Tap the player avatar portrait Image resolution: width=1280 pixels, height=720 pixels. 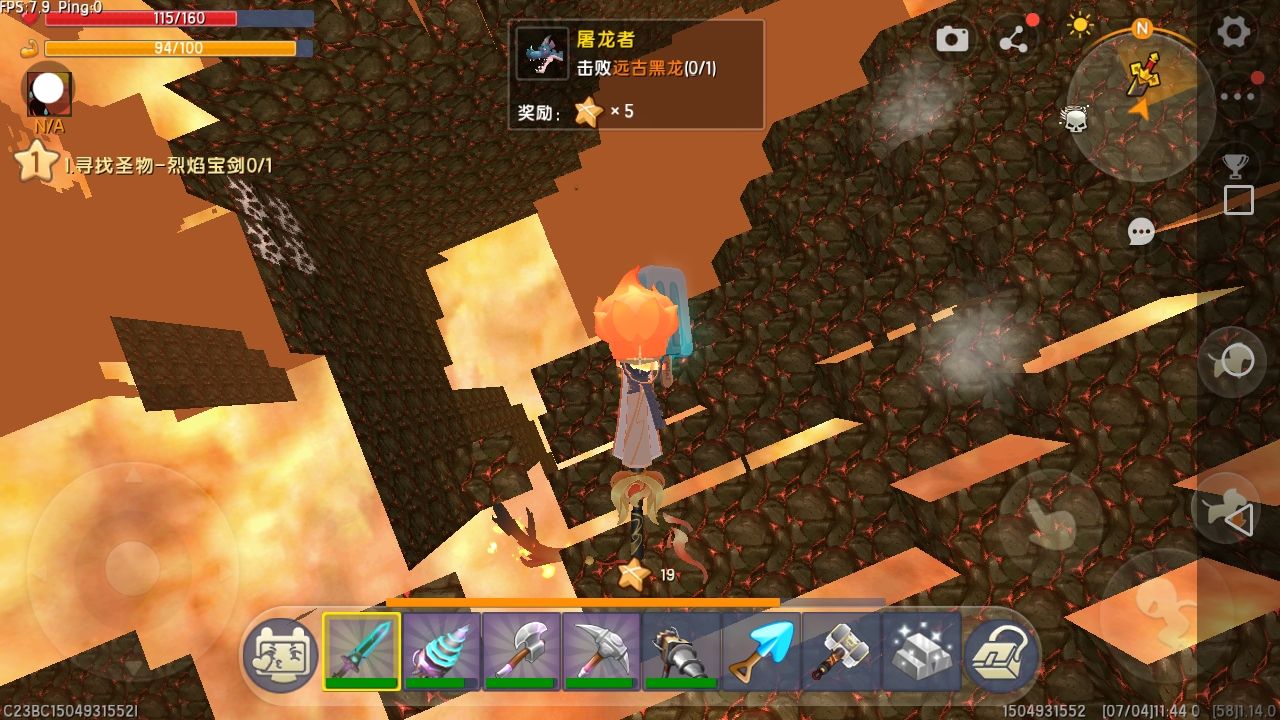point(48,92)
